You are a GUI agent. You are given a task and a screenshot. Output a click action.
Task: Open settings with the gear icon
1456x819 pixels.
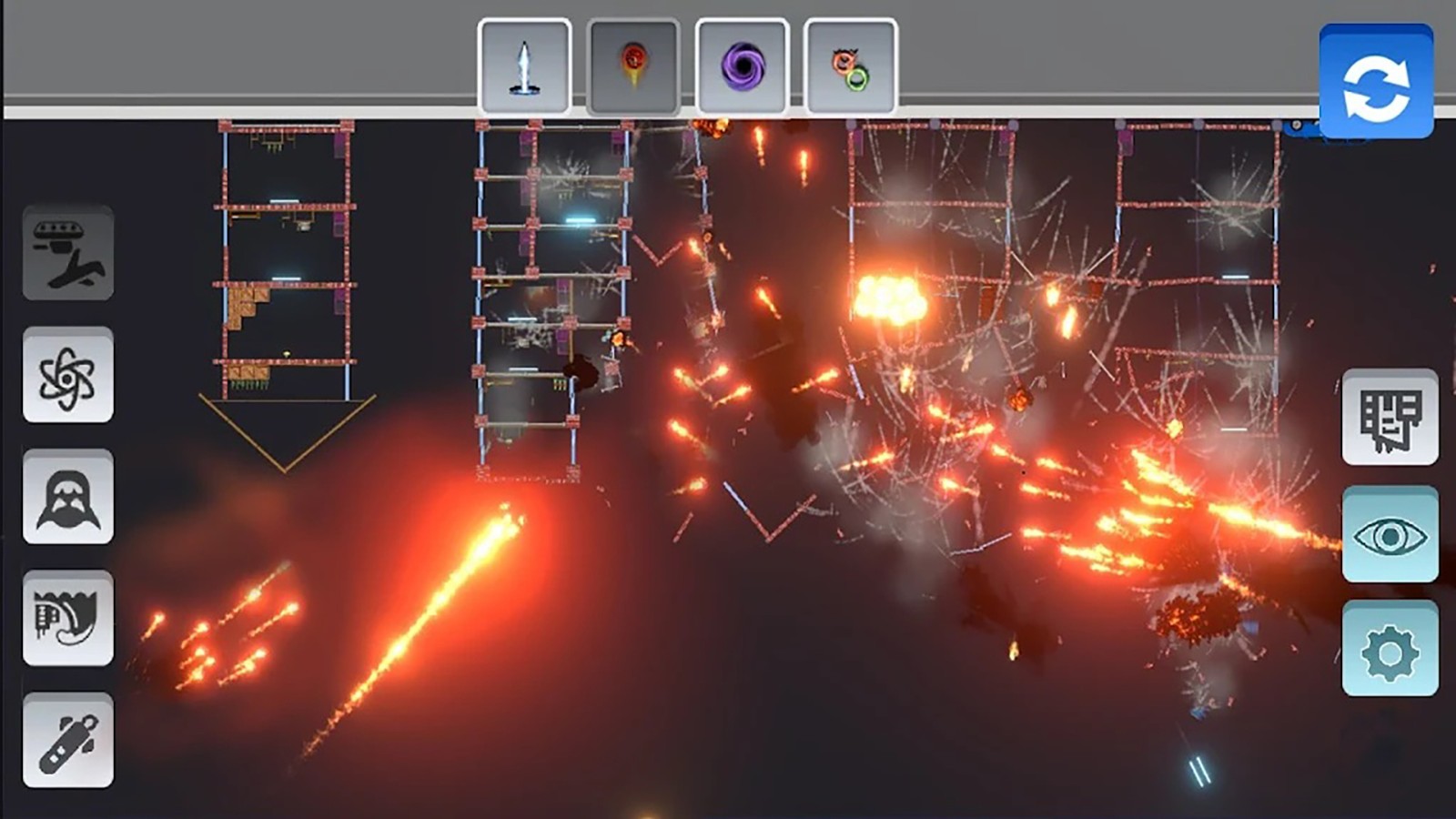pyautogui.click(x=1390, y=650)
